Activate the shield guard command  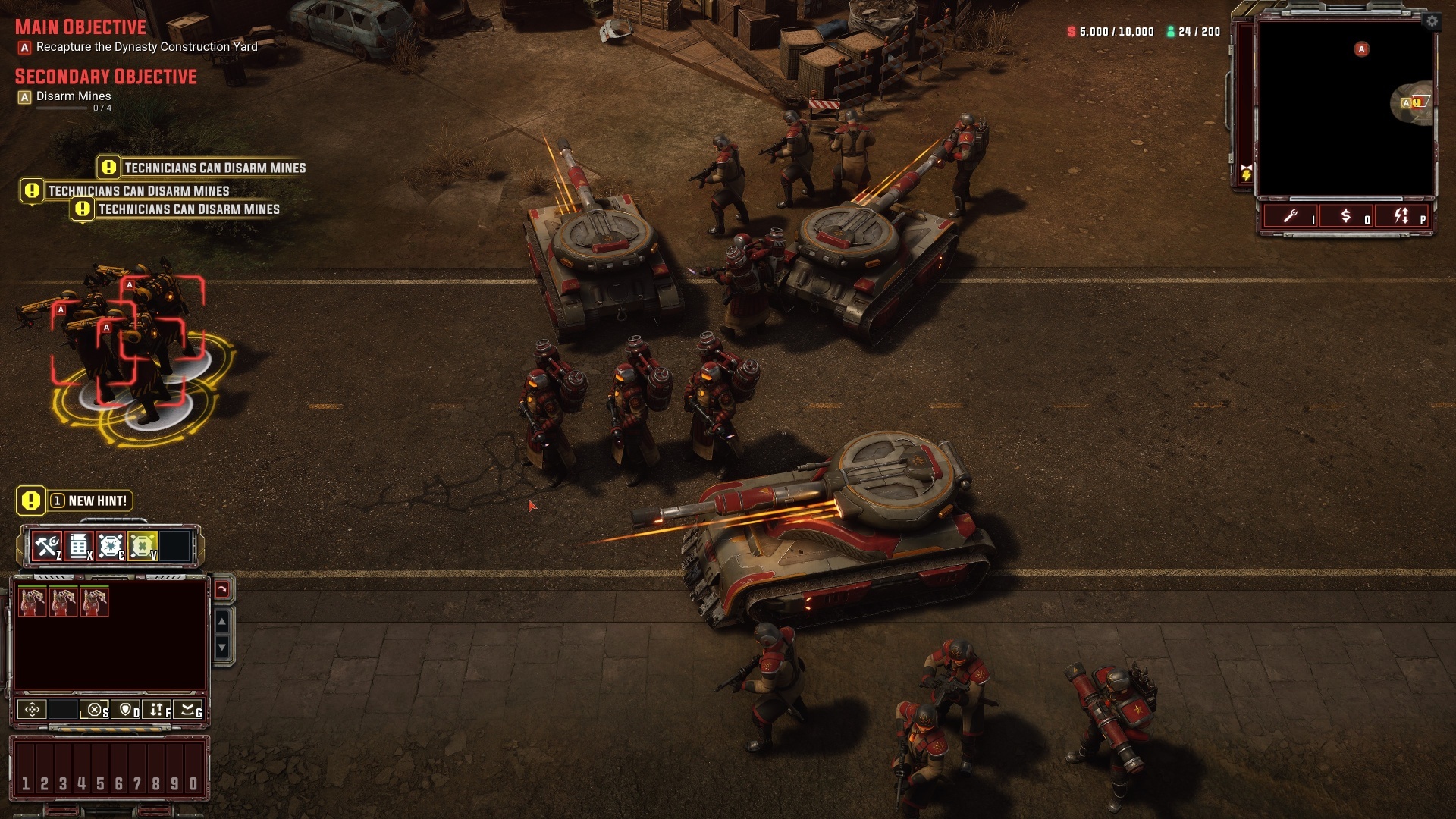[x=126, y=710]
